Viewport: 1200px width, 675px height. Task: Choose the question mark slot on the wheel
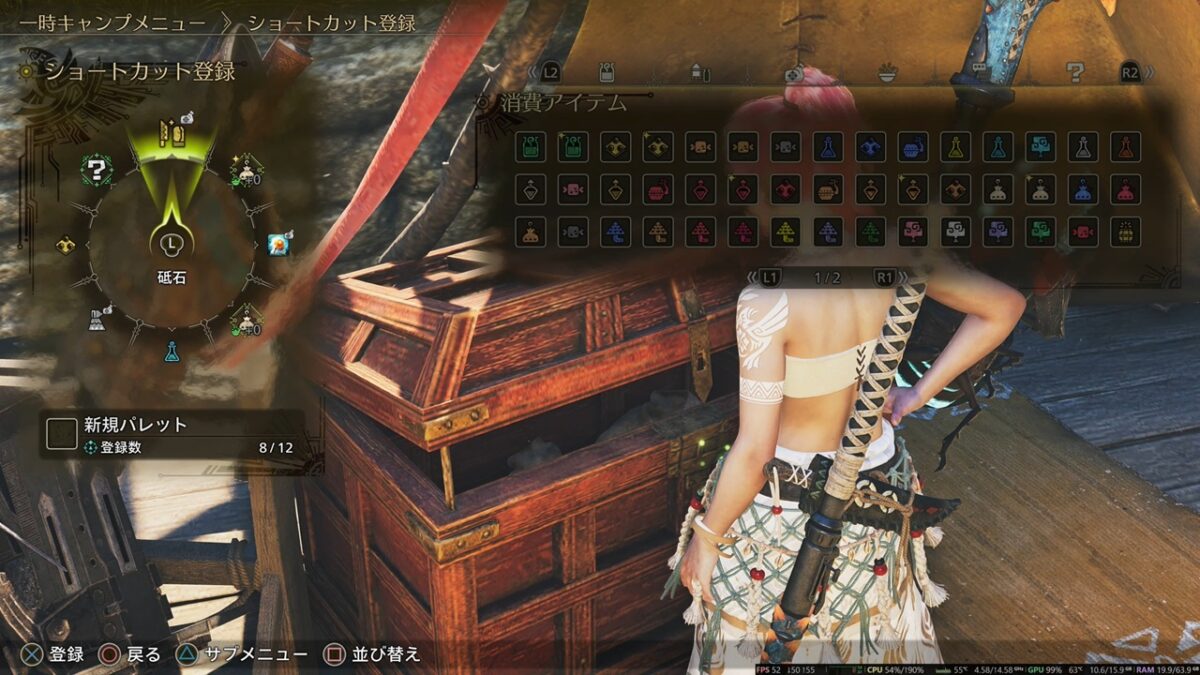tap(97, 170)
